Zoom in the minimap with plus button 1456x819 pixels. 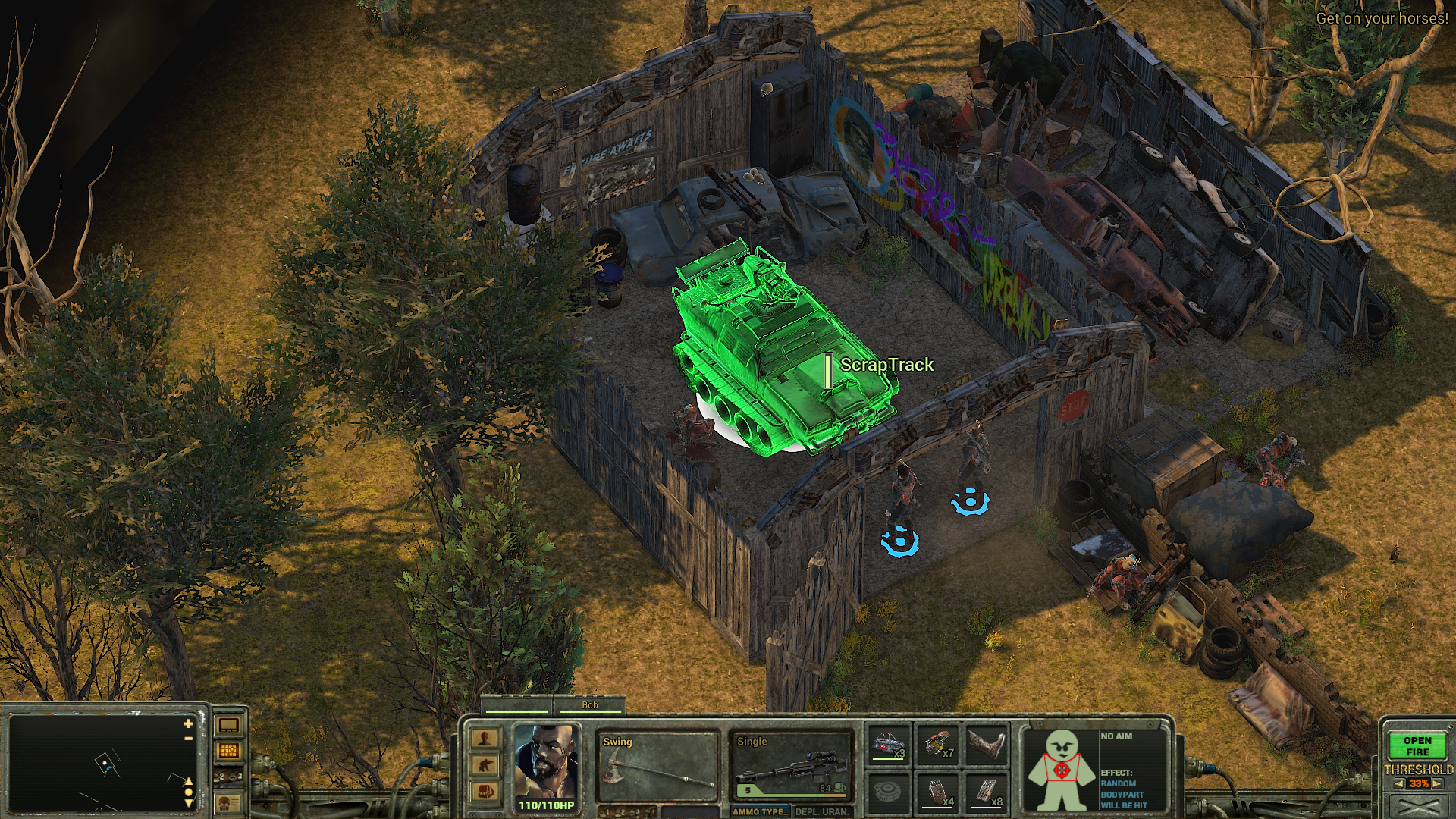188,724
